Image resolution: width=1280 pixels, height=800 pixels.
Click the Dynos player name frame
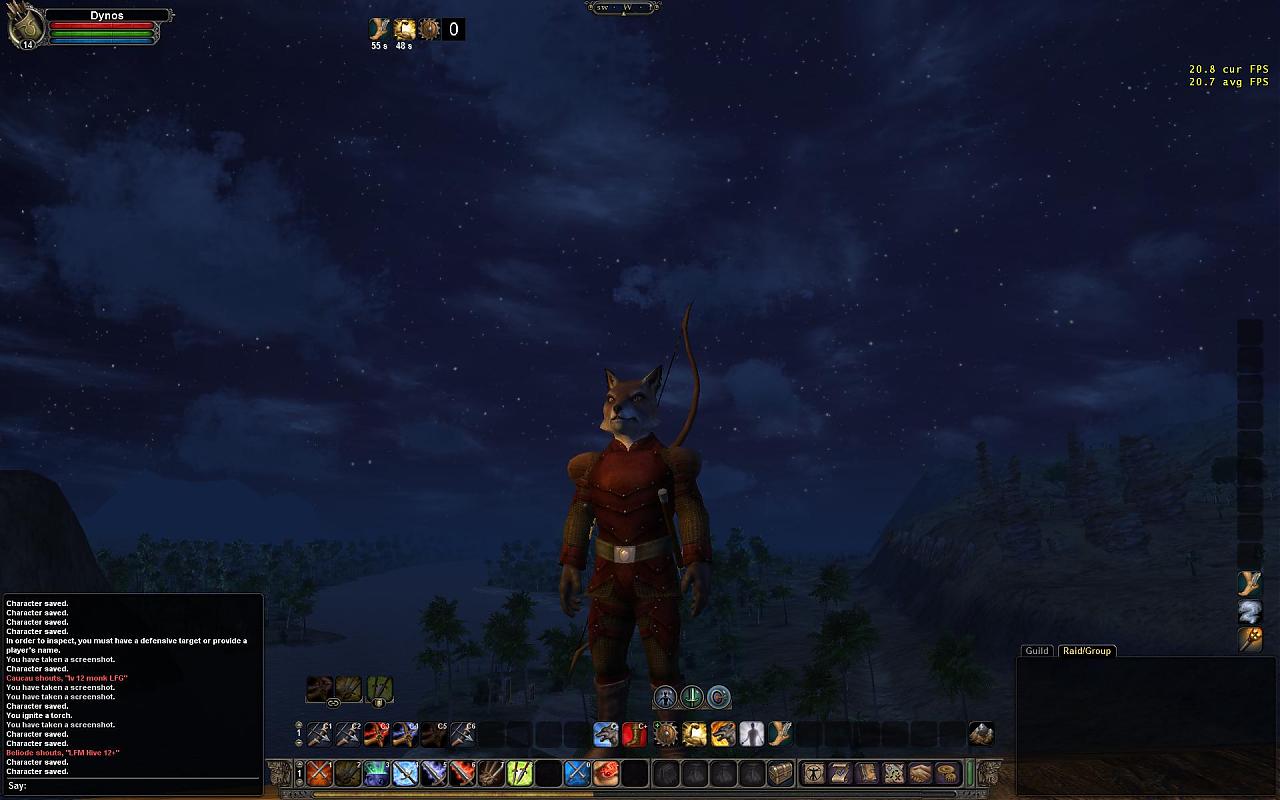pos(107,16)
